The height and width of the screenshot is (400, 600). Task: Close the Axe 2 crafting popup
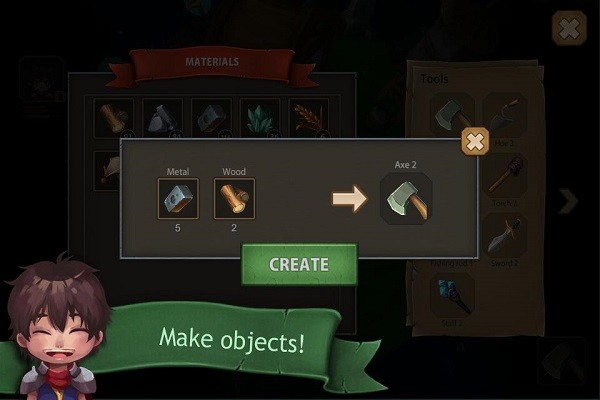(x=475, y=142)
